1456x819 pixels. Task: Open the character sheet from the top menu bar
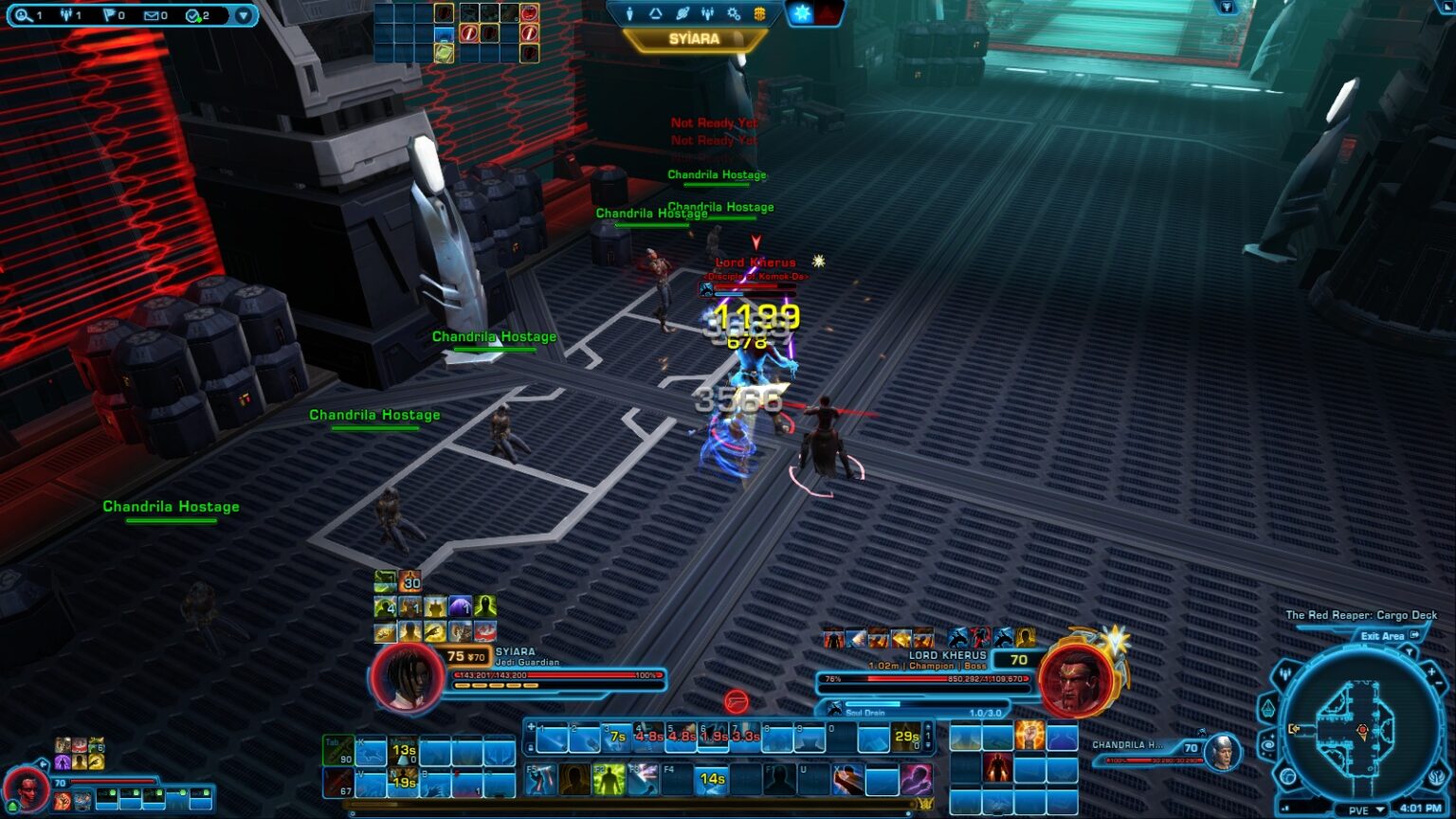(x=629, y=13)
